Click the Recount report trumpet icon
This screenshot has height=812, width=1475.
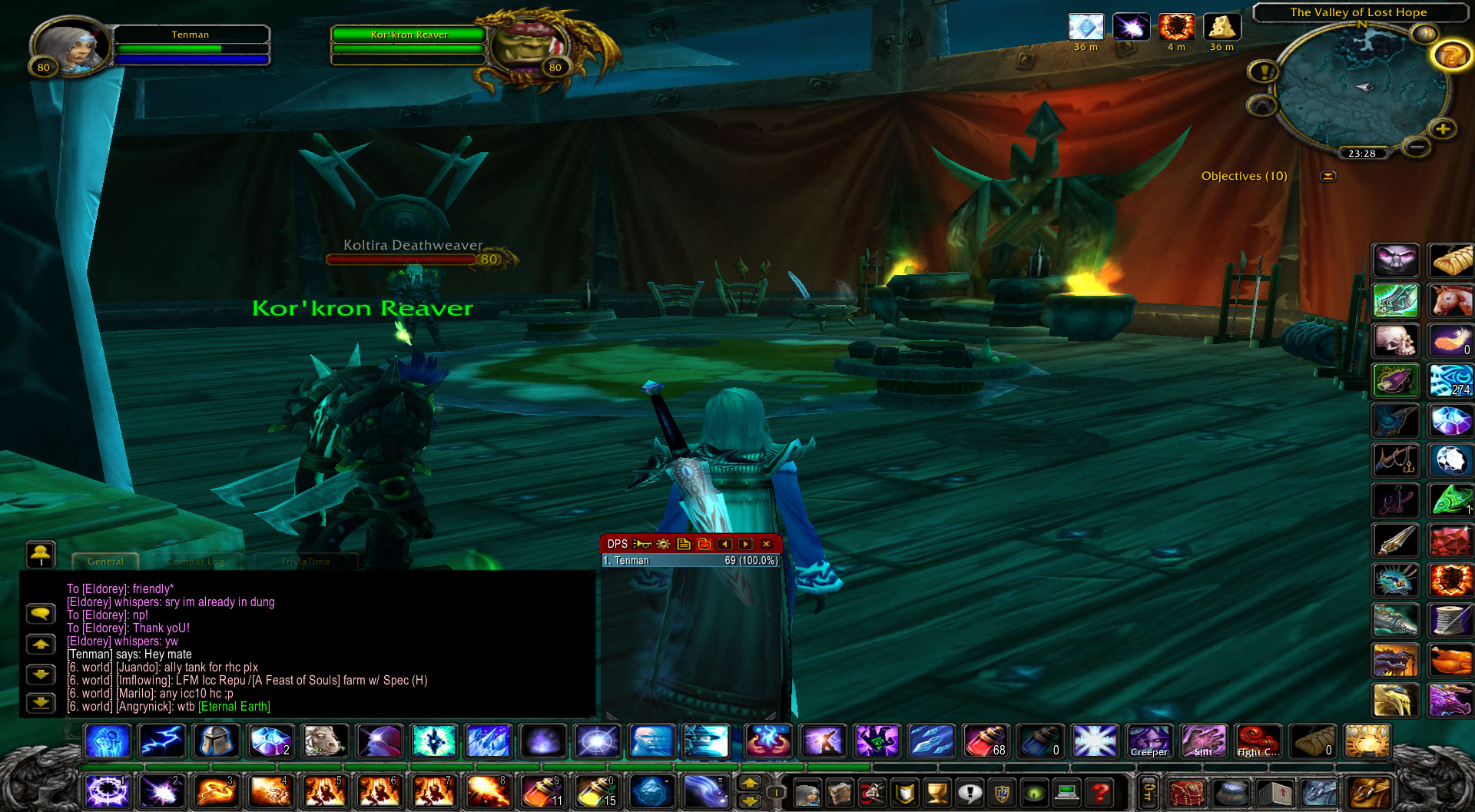click(x=642, y=544)
